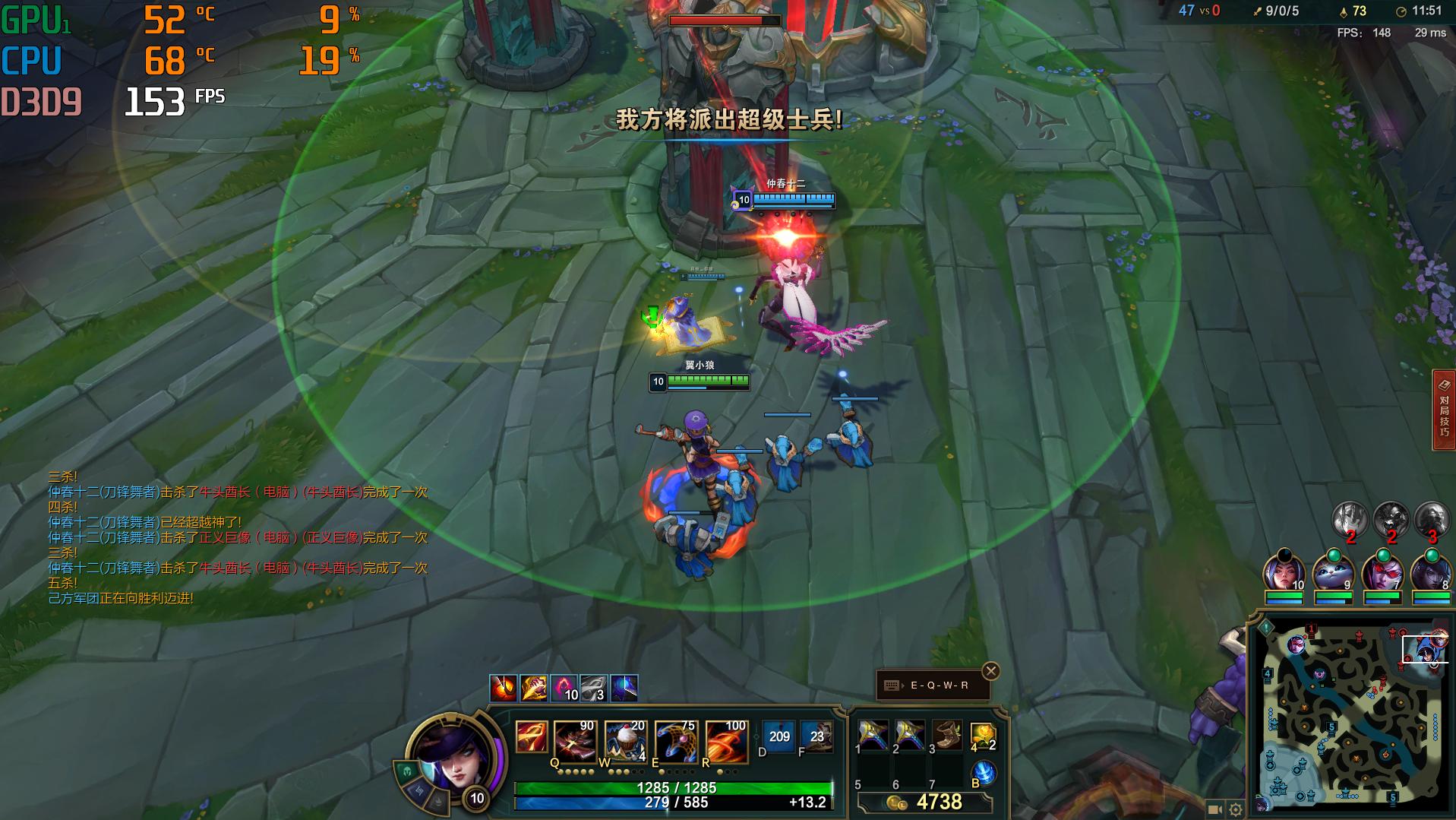This screenshot has width=1456, height=820.
Task: Show champion stats via helmet icon
Action: tap(407, 771)
